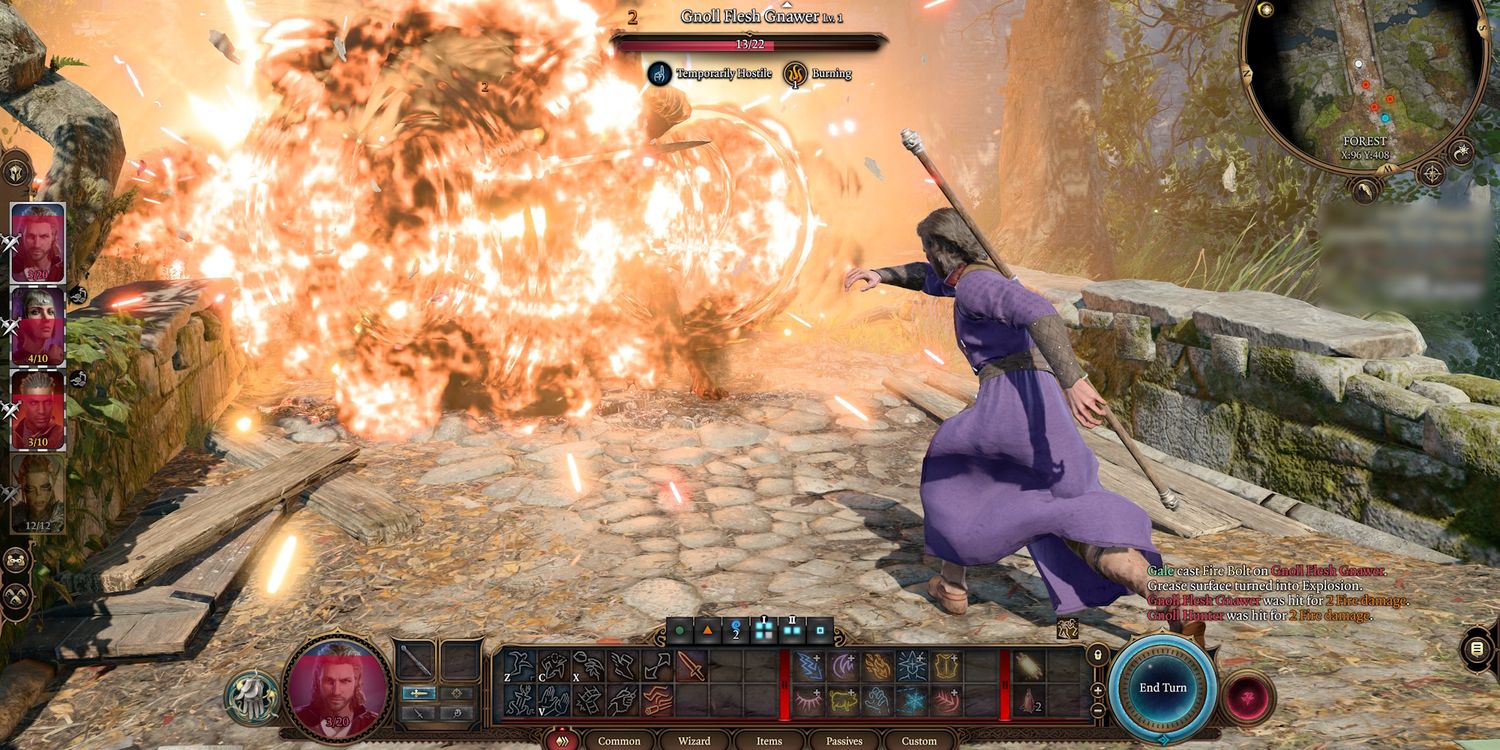
Task: Select the 12/12 health companion portrait
Action: tap(38, 492)
